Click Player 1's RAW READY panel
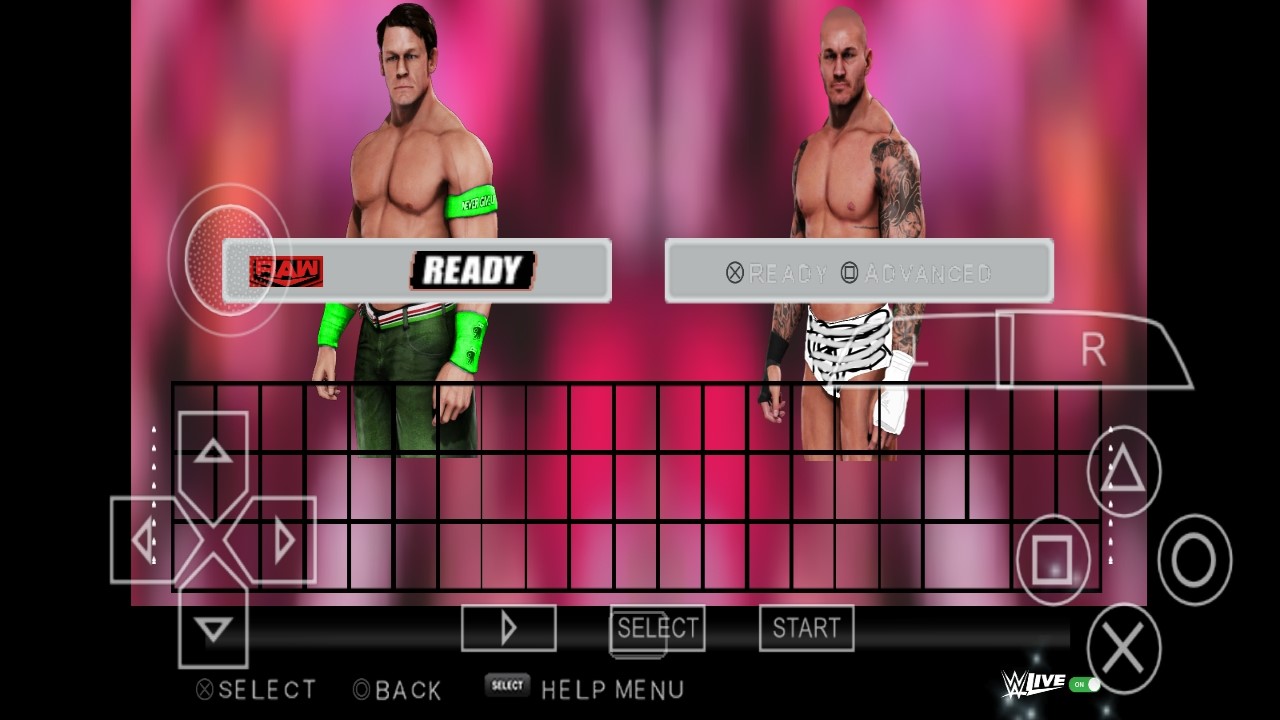This screenshot has width=1280, height=720. 416,270
